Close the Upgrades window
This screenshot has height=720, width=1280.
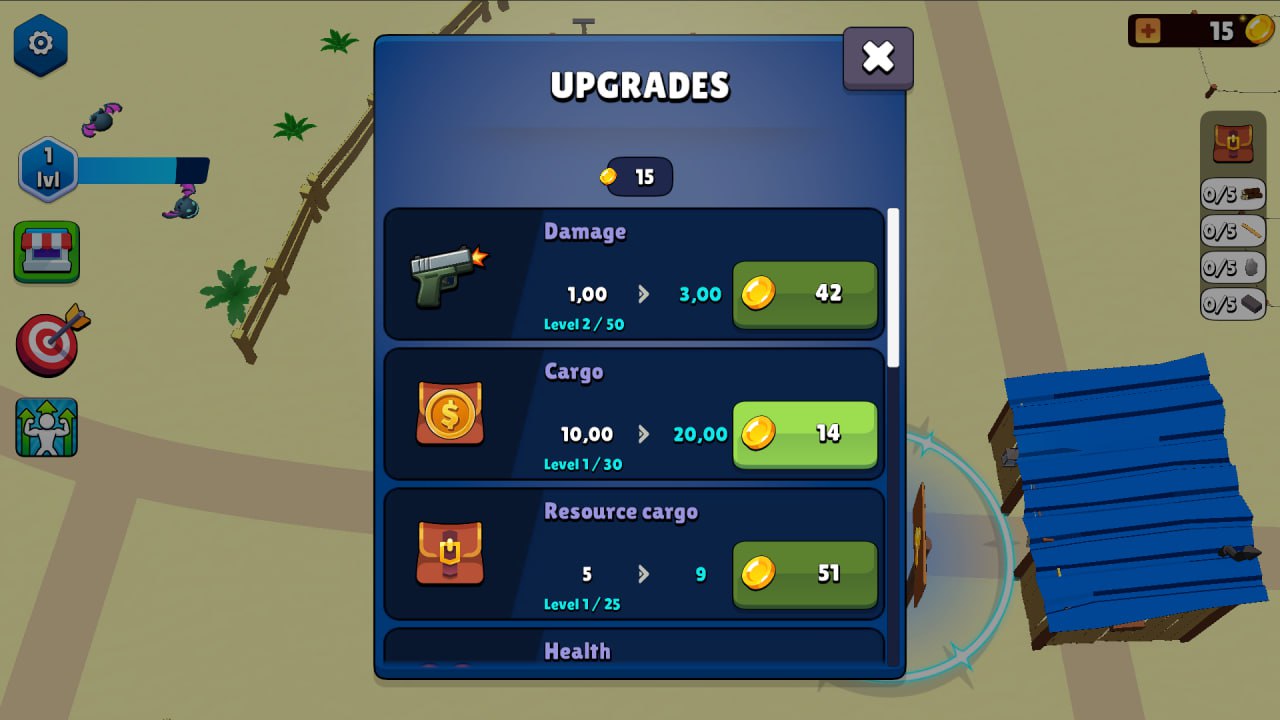click(877, 57)
